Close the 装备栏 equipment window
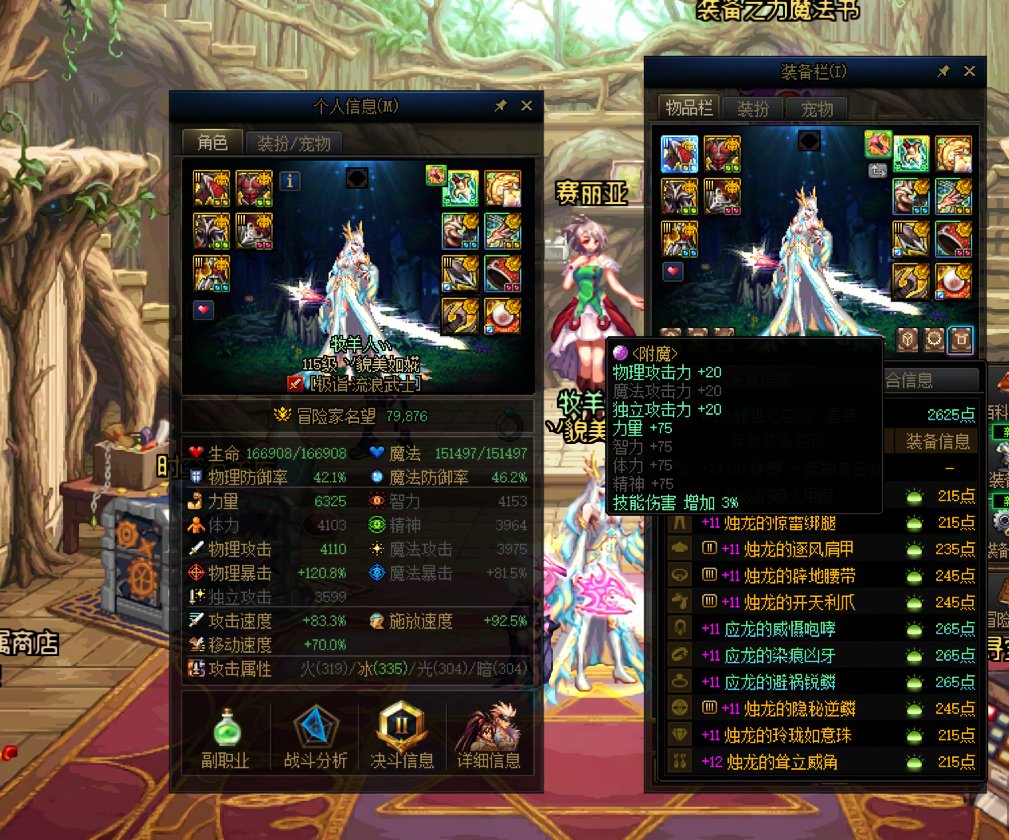This screenshot has width=1009, height=840. tap(969, 71)
